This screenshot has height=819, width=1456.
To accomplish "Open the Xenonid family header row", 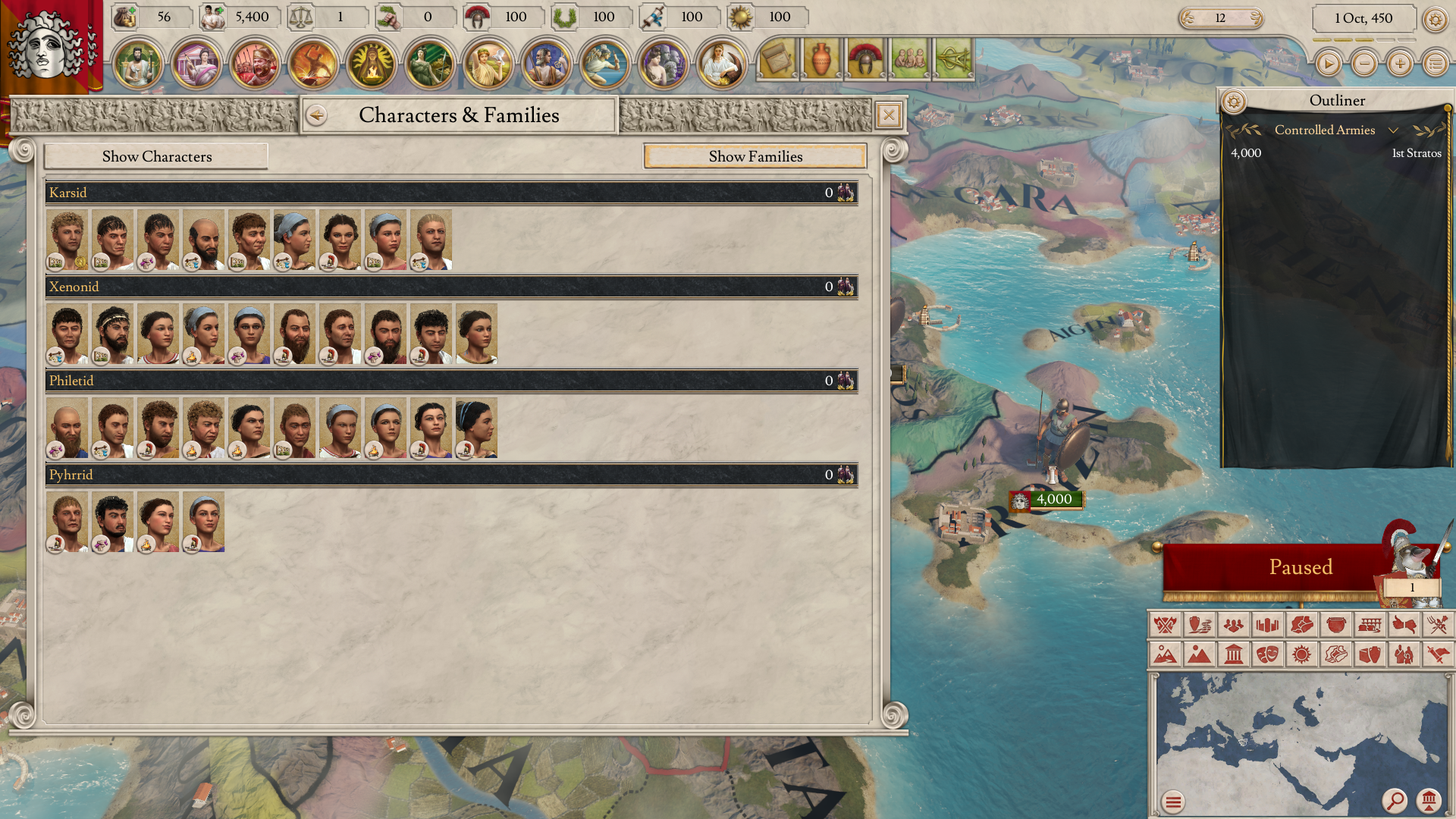I will [x=451, y=287].
